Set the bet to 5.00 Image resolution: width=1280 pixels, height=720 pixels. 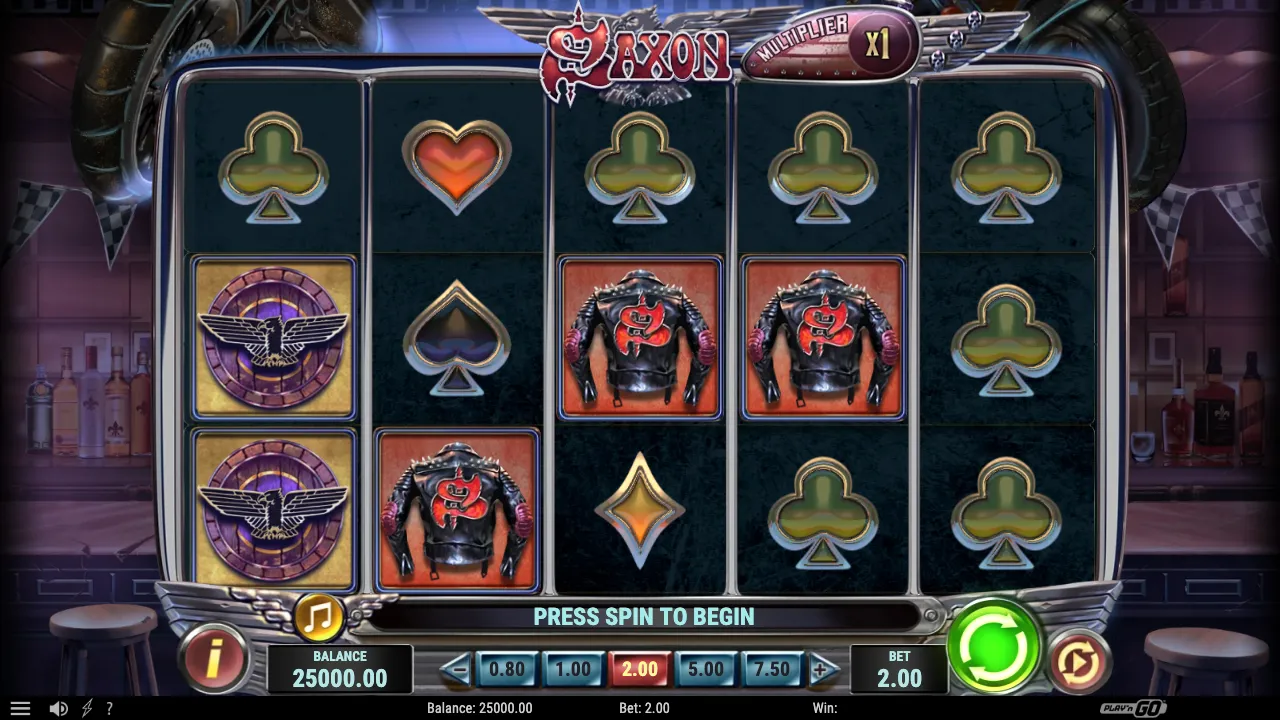706,669
